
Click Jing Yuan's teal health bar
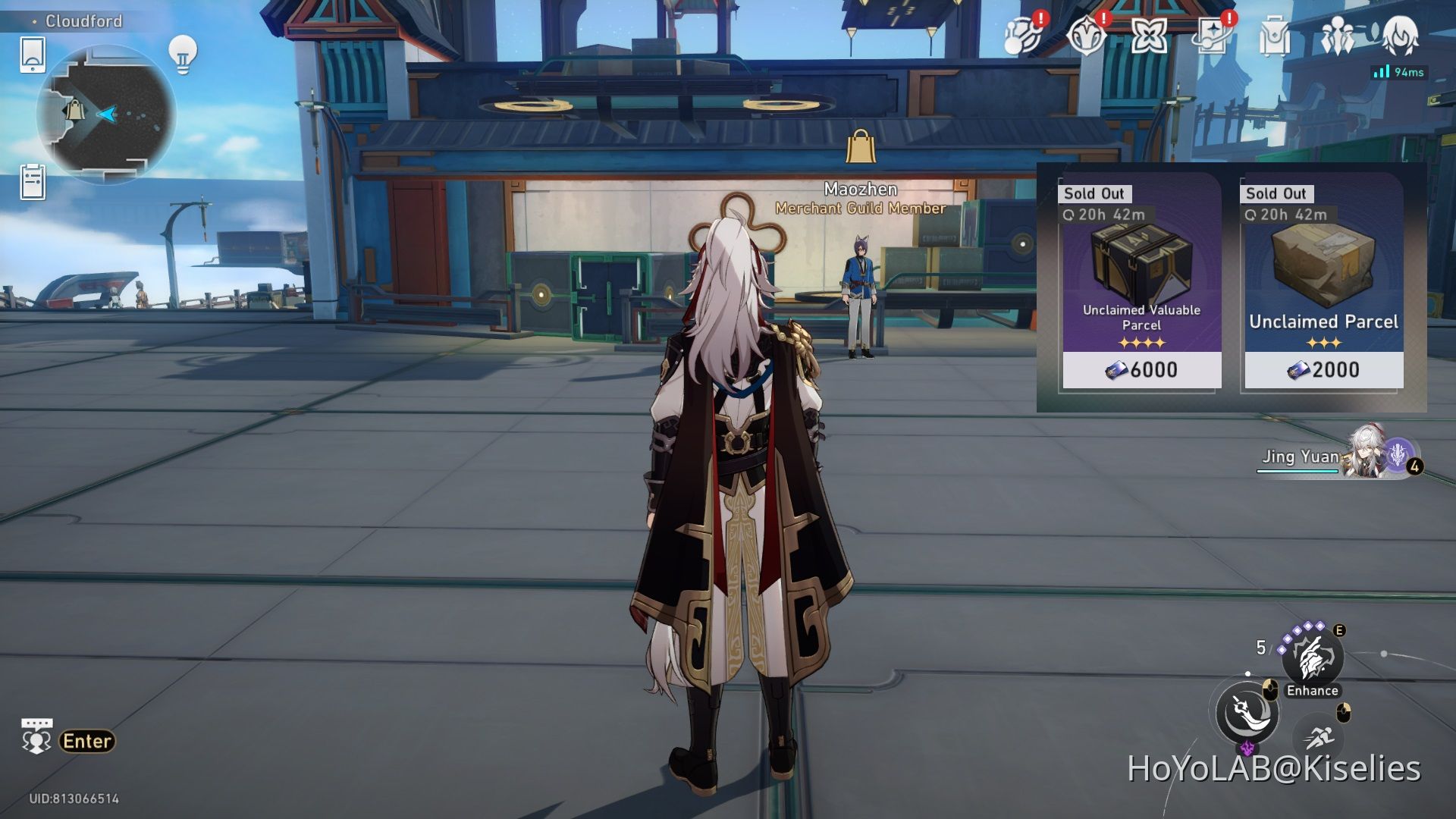pyautogui.click(x=1299, y=470)
